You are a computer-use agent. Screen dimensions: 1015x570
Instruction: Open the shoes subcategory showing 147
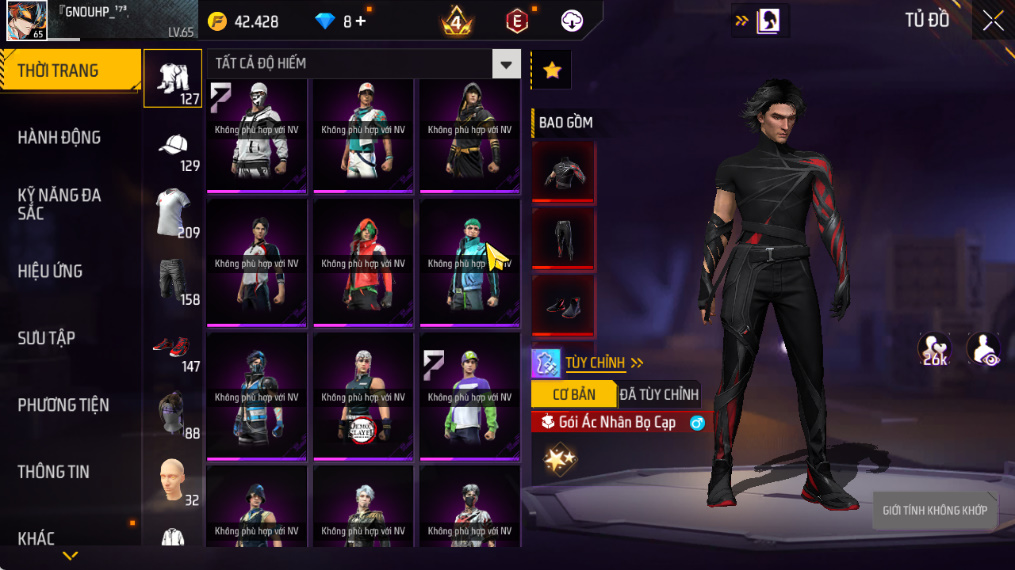[174, 348]
